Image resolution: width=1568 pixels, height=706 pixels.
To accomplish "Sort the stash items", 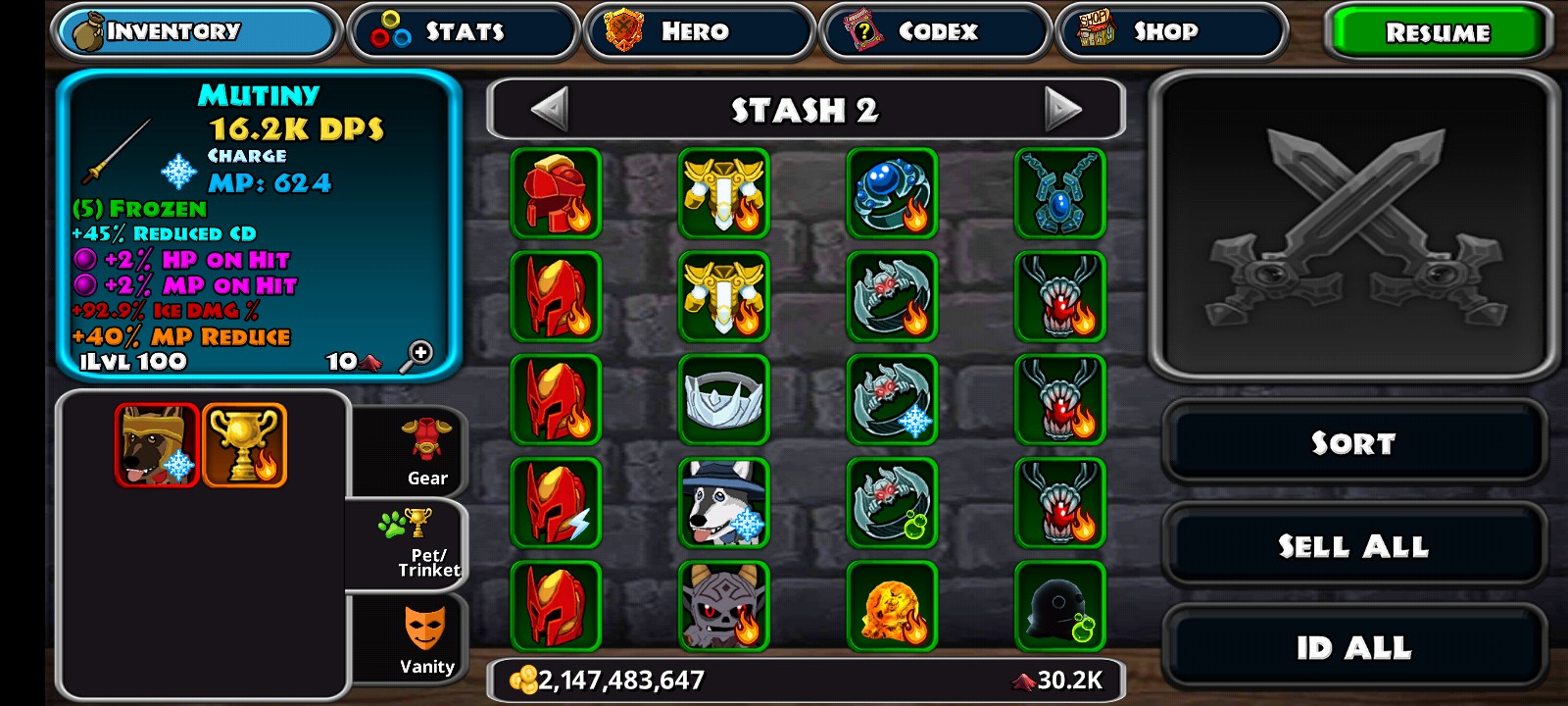I will (1353, 443).
